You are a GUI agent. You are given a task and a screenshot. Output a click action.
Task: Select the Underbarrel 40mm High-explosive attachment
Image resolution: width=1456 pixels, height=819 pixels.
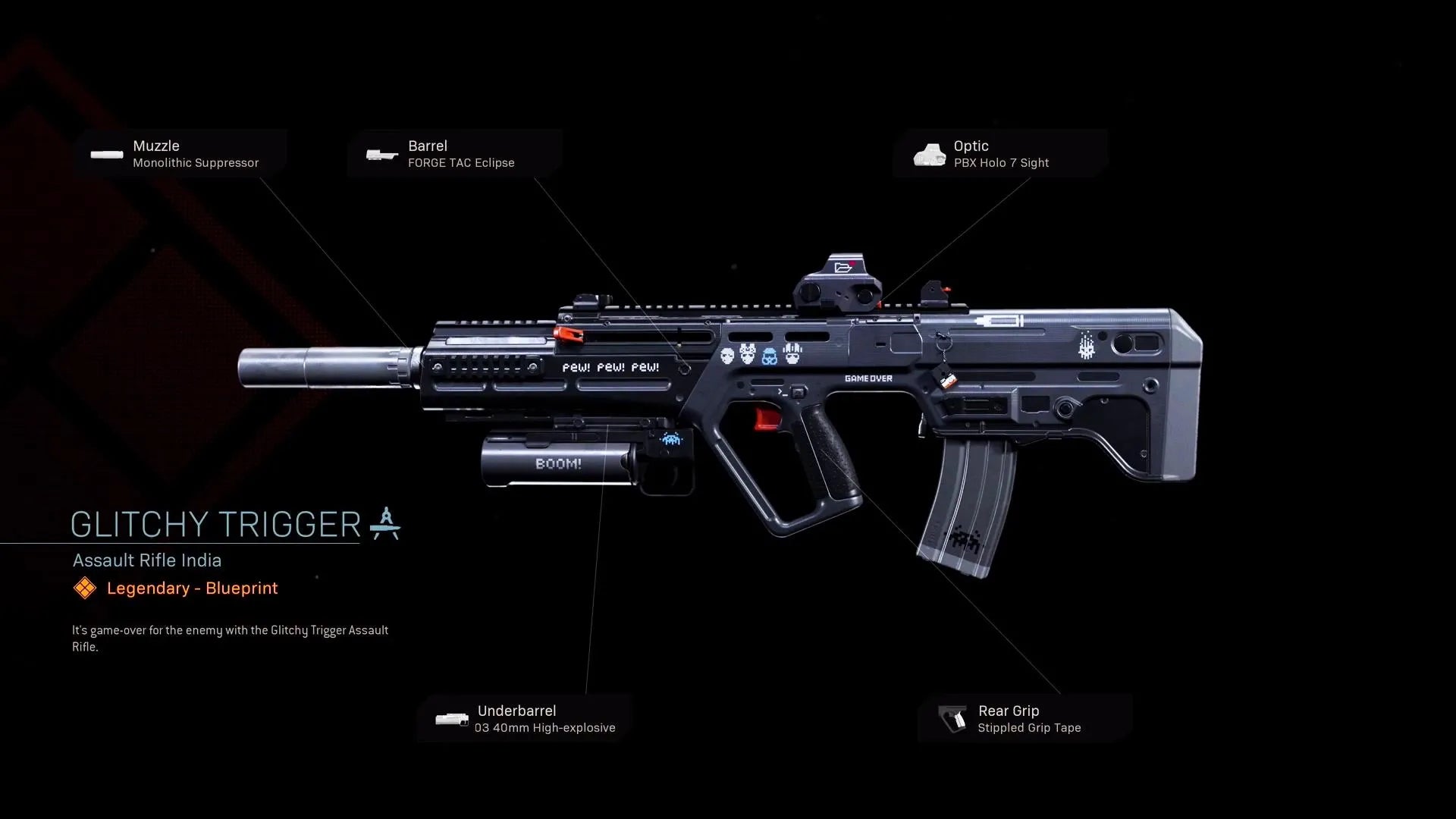(x=525, y=719)
